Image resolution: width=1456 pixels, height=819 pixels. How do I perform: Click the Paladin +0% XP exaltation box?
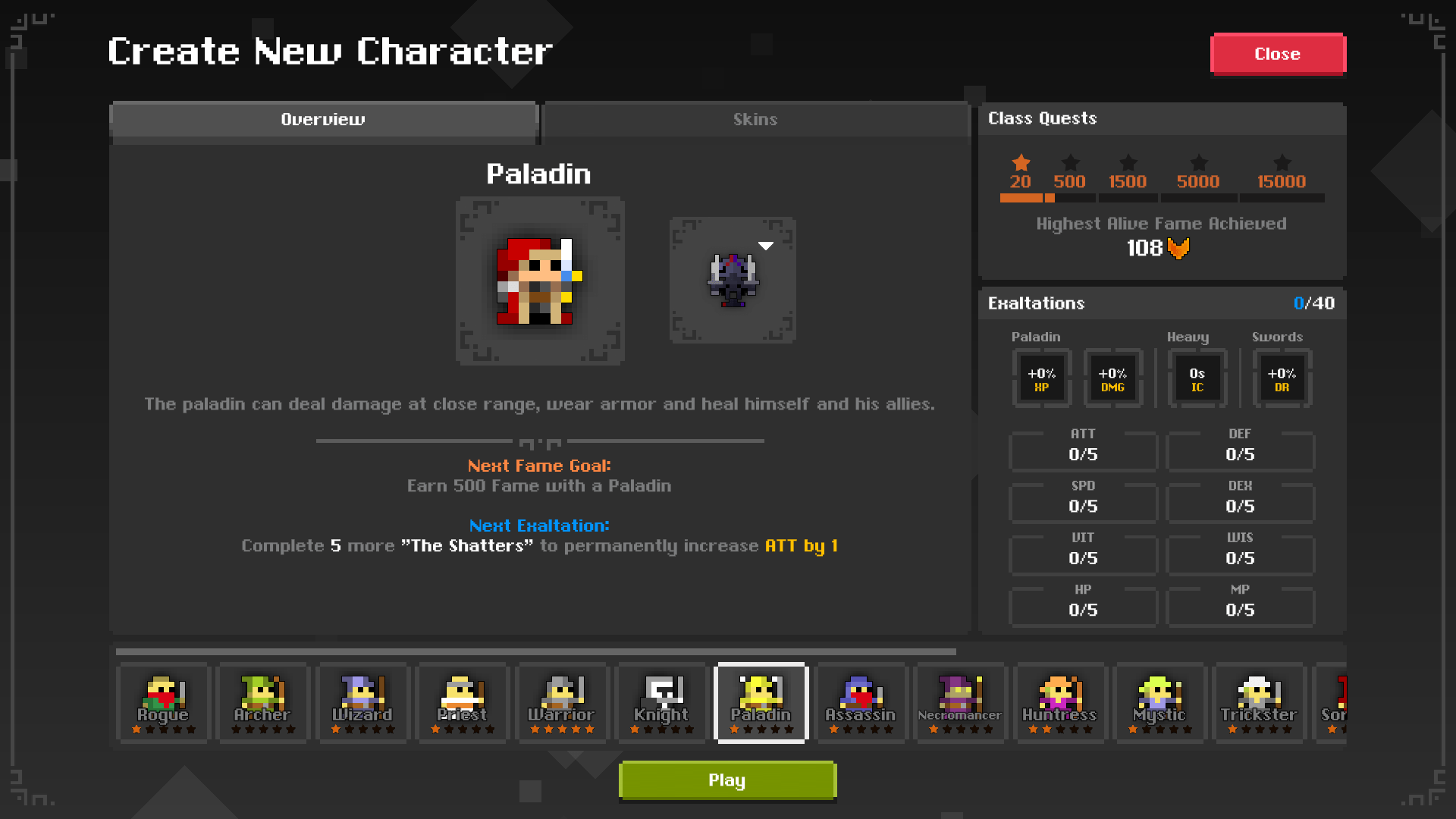tap(1042, 378)
